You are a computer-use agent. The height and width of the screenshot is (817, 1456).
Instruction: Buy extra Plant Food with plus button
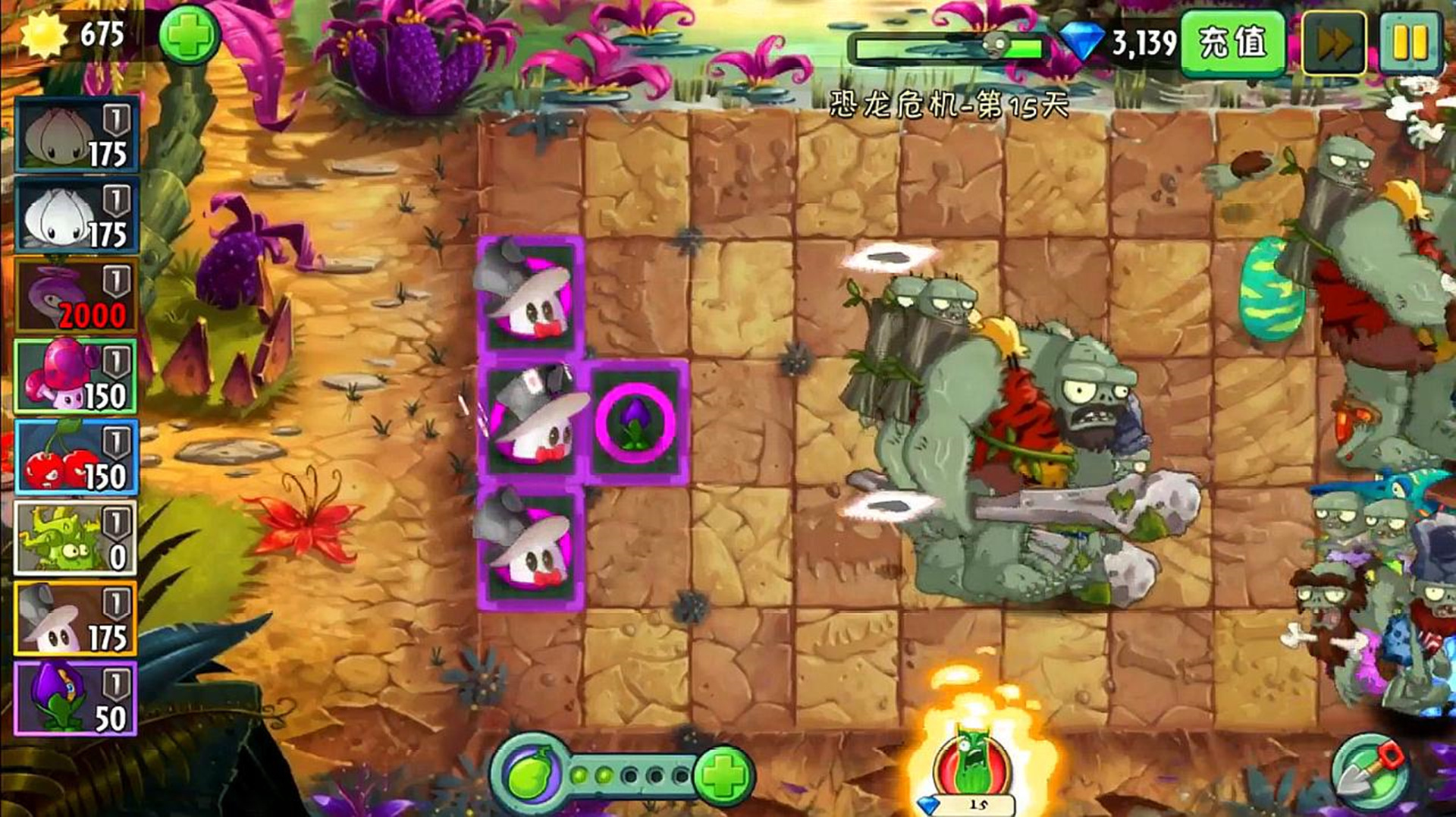pyautogui.click(x=723, y=775)
